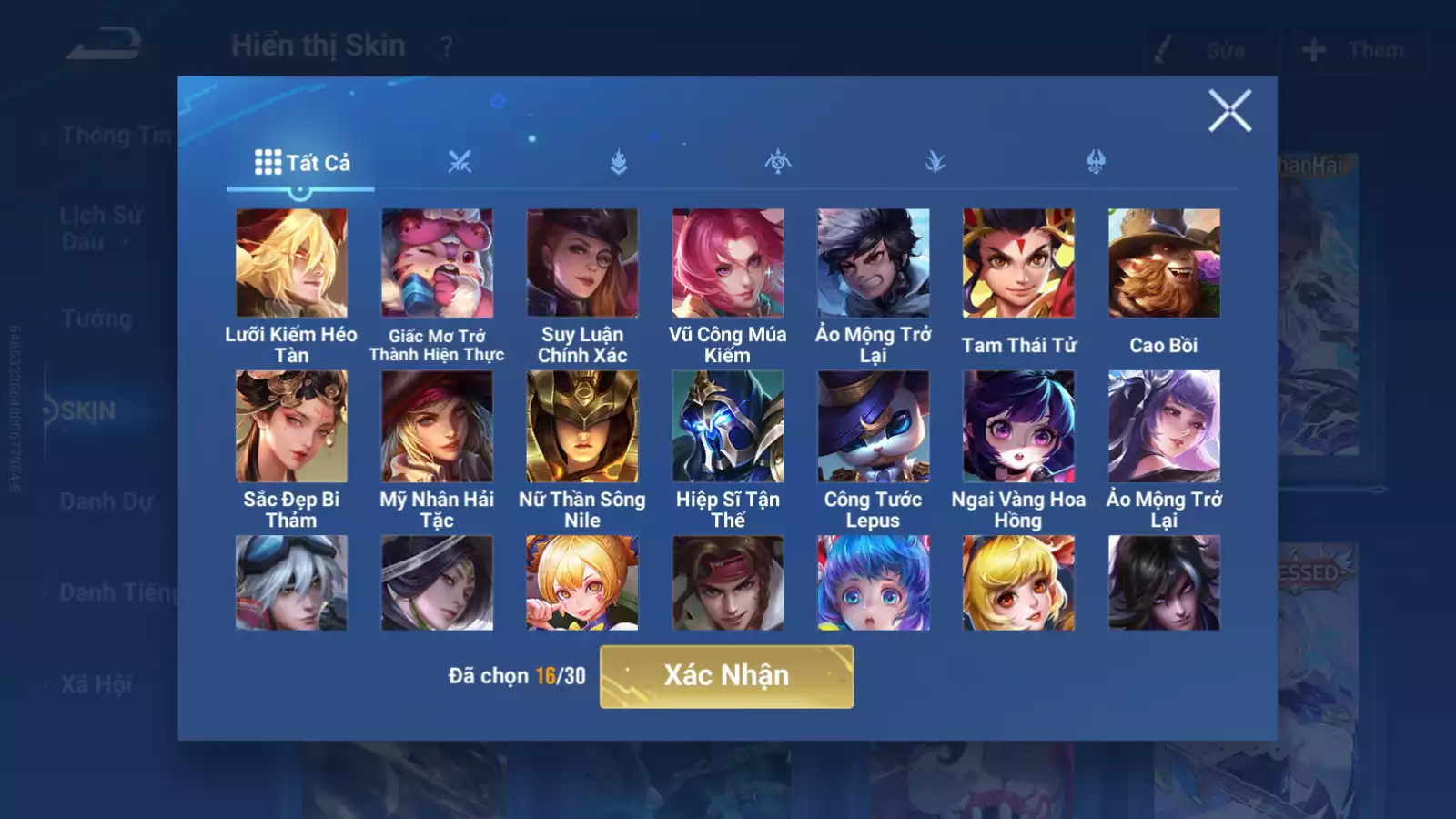Close the skin selection dialog

coord(1229,111)
